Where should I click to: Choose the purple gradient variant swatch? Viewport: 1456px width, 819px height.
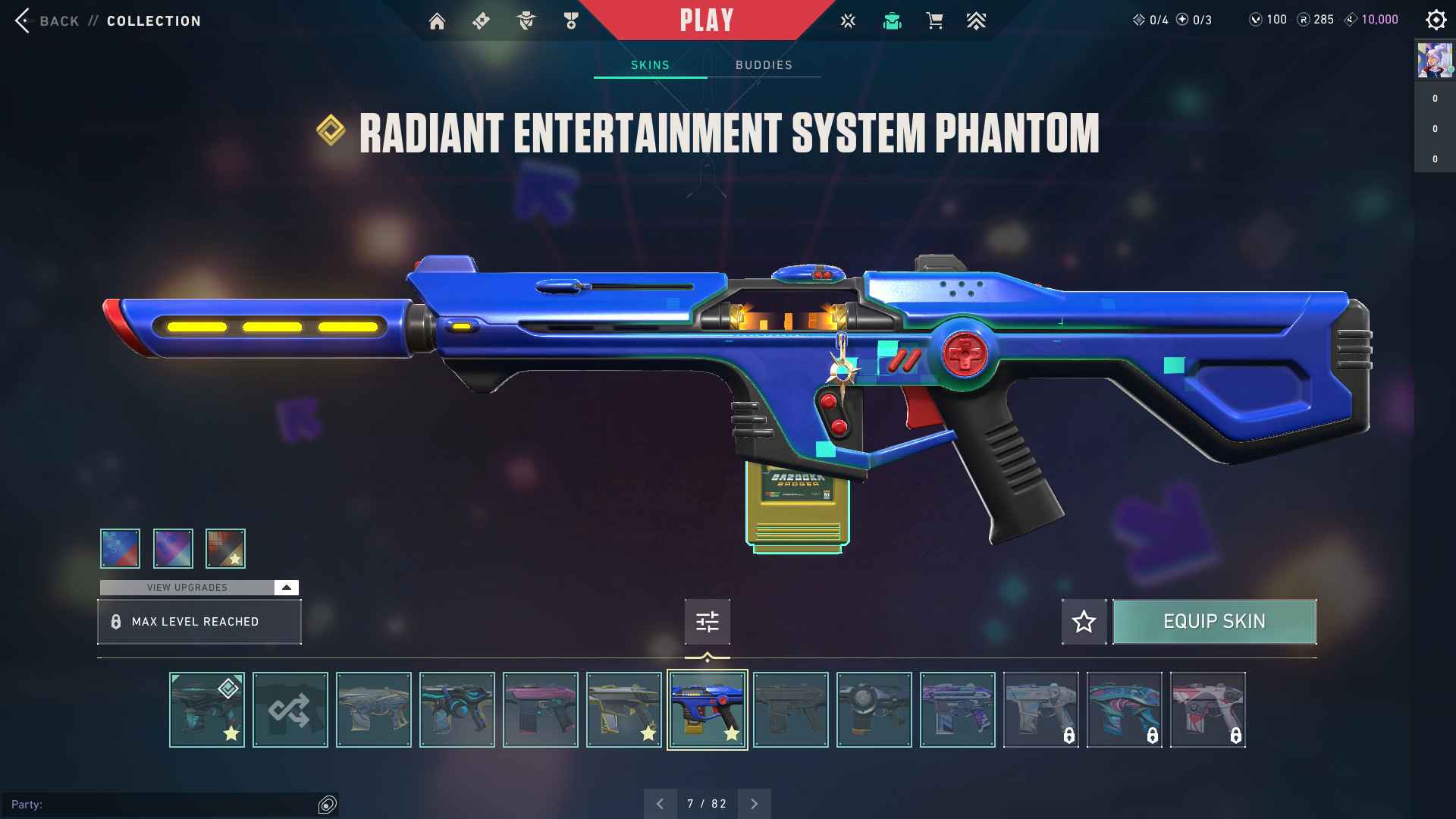[x=173, y=548]
